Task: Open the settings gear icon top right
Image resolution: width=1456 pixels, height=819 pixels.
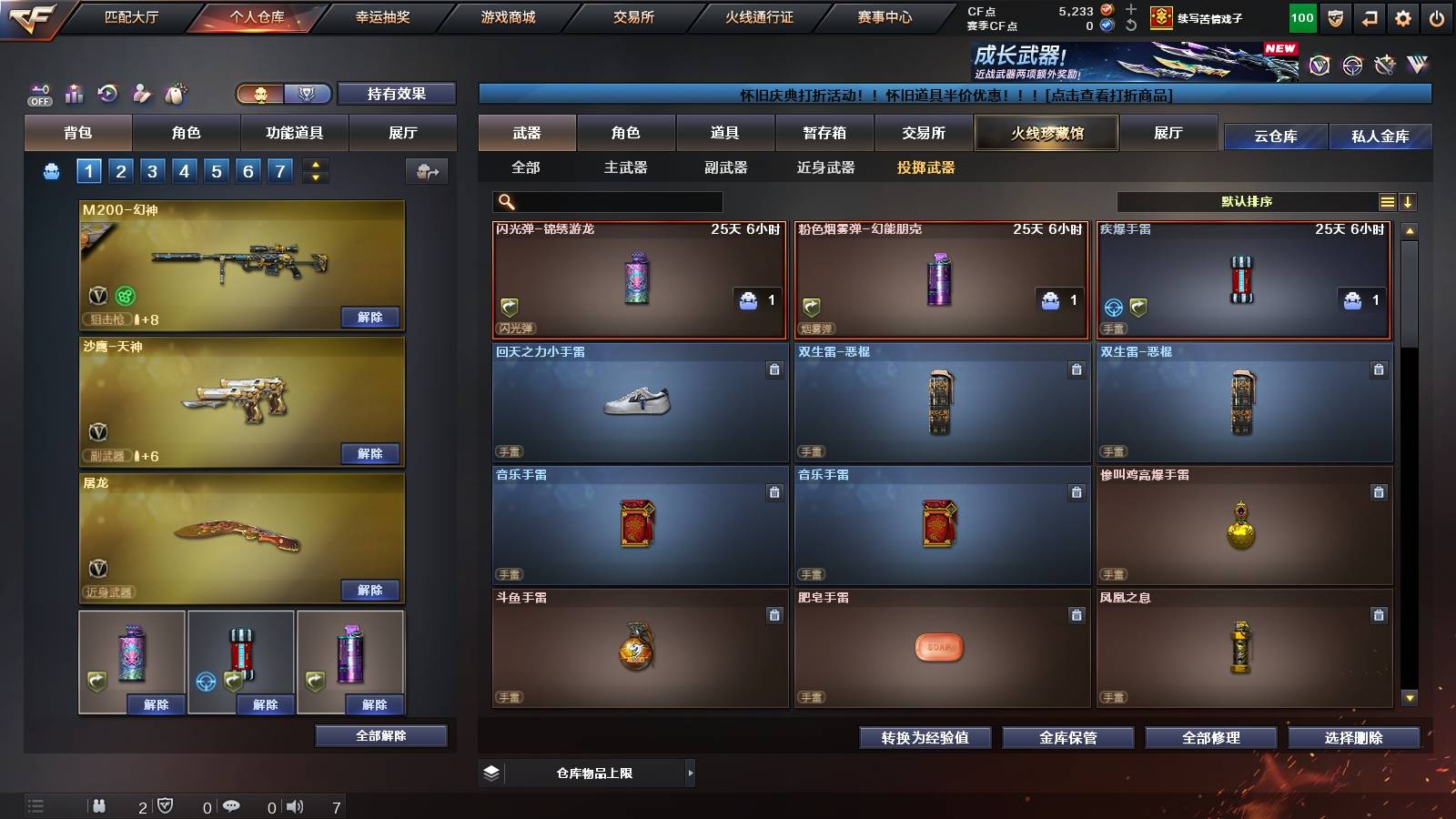Action: (1402, 18)
